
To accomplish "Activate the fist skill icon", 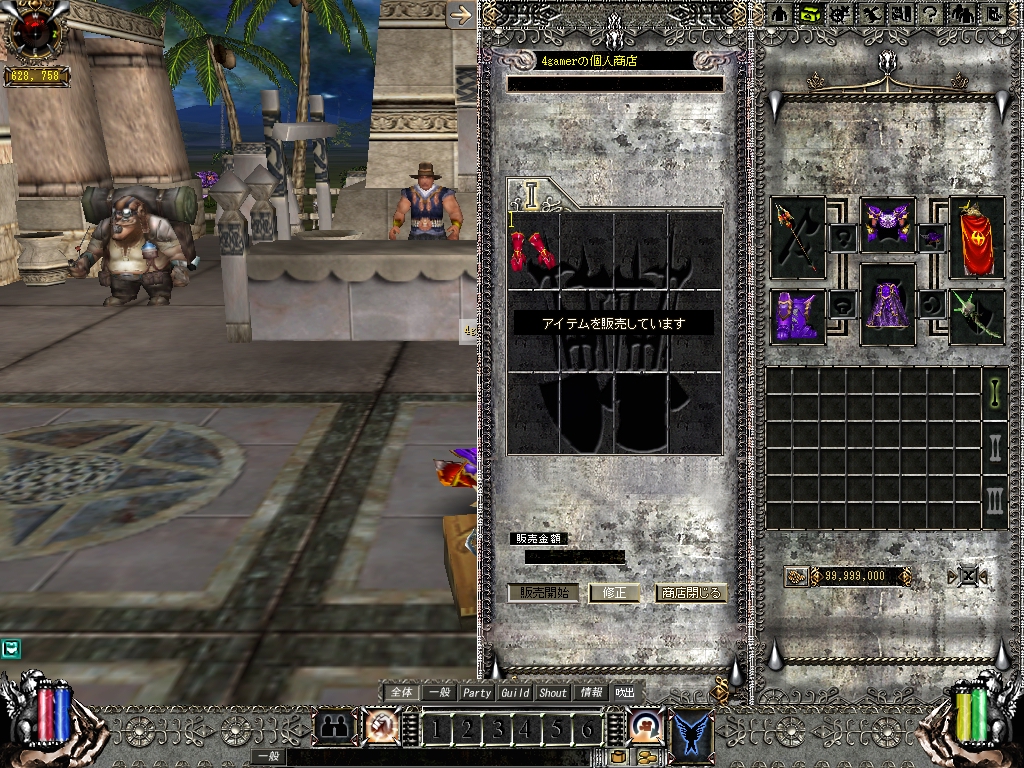I will pyautogui.click(x=380, y=728).
